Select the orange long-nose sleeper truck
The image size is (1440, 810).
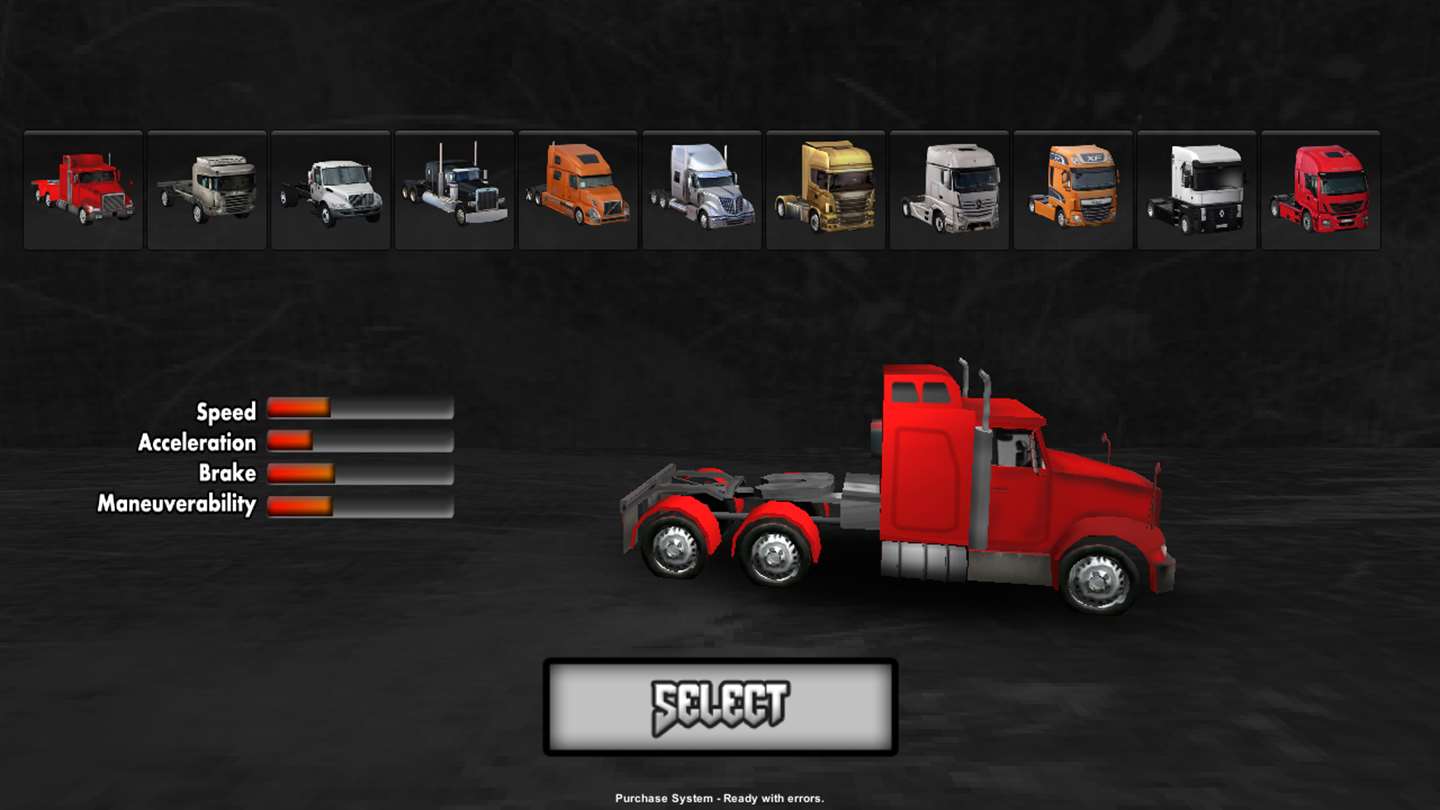(x=578, y=189)
